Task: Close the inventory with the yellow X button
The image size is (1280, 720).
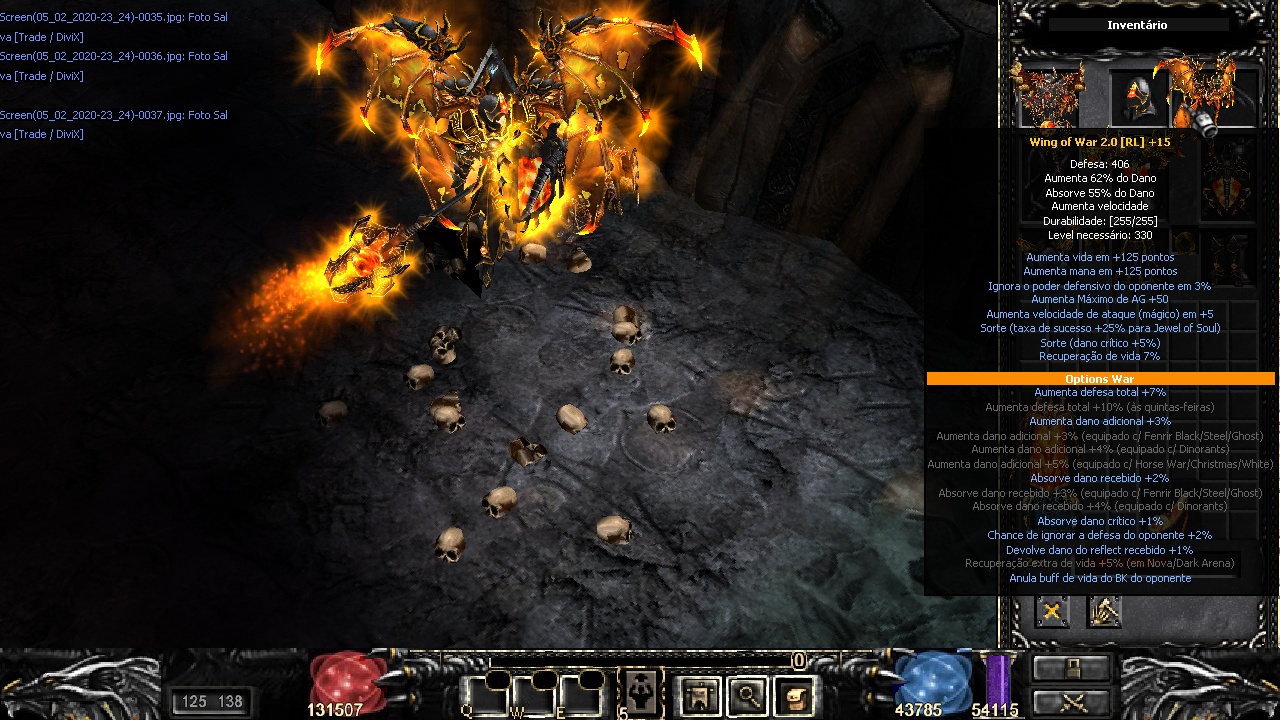Action: [x=1052, y=611]
